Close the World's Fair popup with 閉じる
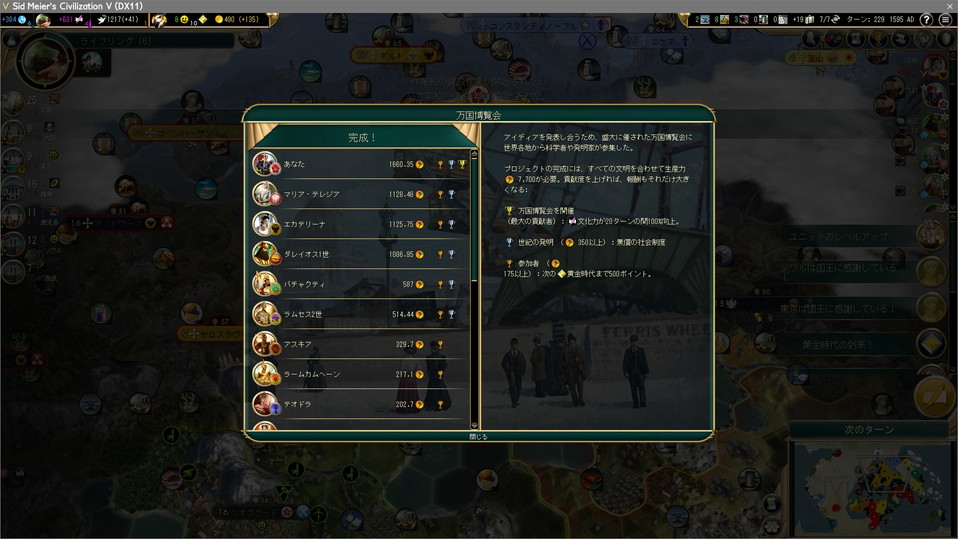Image resolution: width=958 pixels, height=539 pixels. [x=479, y=436]
